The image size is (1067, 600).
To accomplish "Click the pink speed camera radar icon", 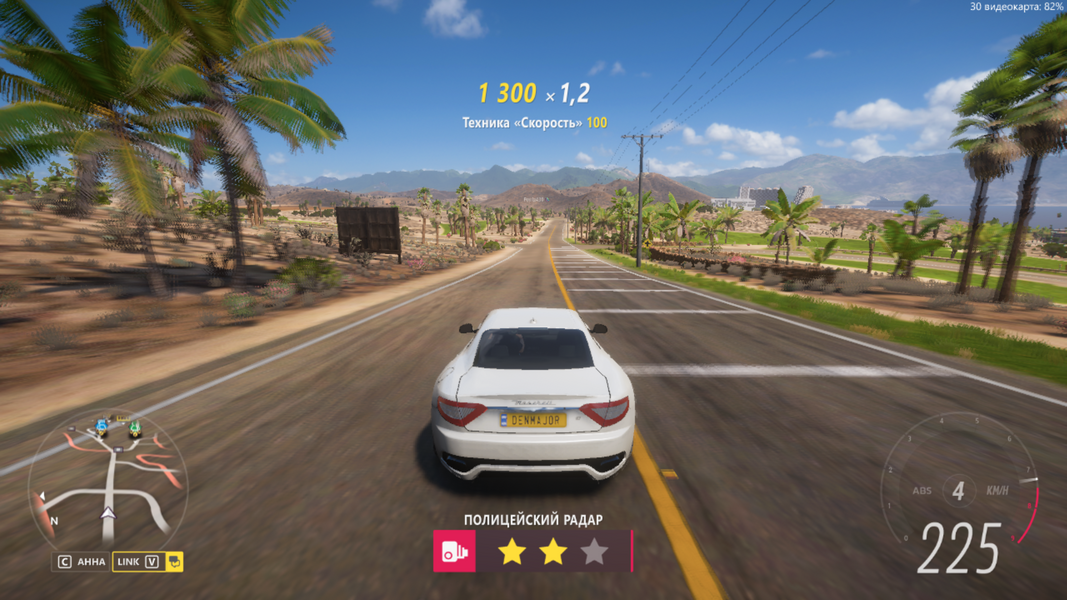I will click(x=454, y=551).
